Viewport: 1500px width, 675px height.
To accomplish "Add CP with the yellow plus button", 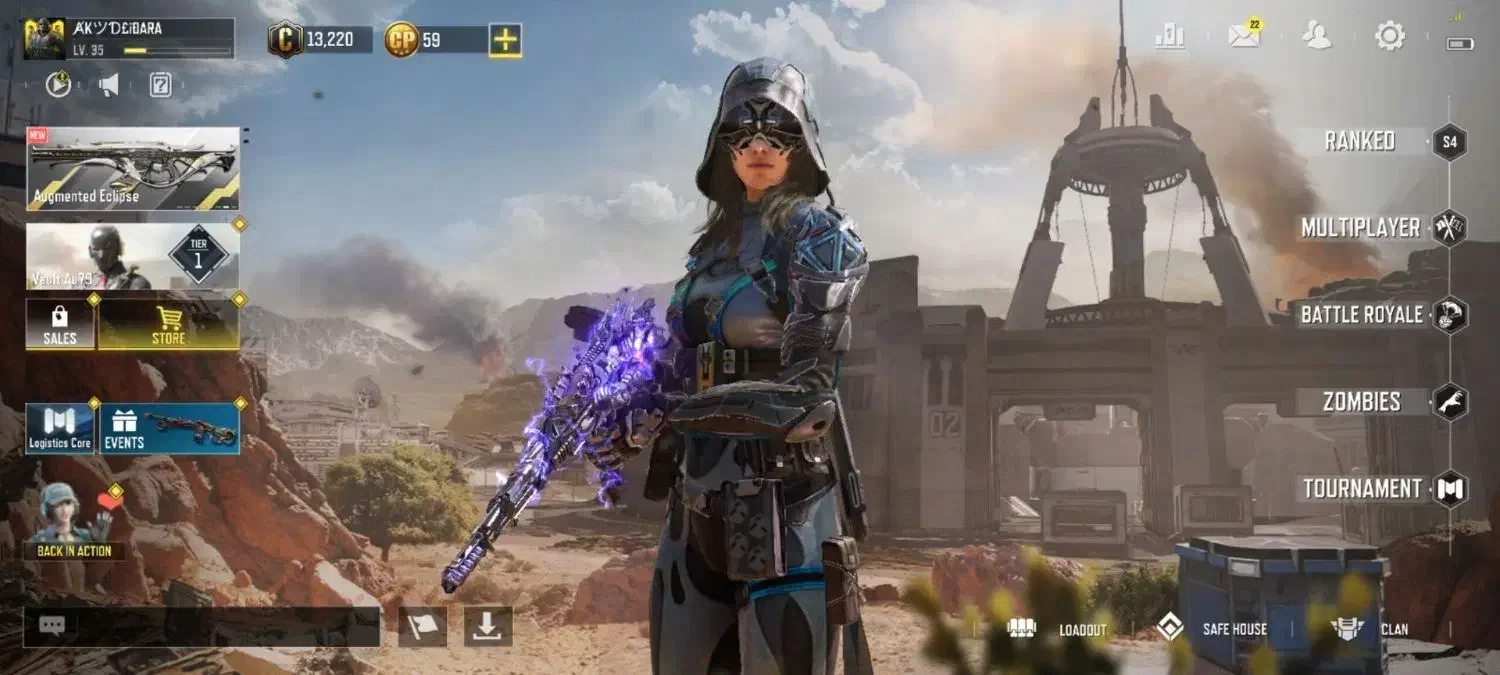I will 505,40.
